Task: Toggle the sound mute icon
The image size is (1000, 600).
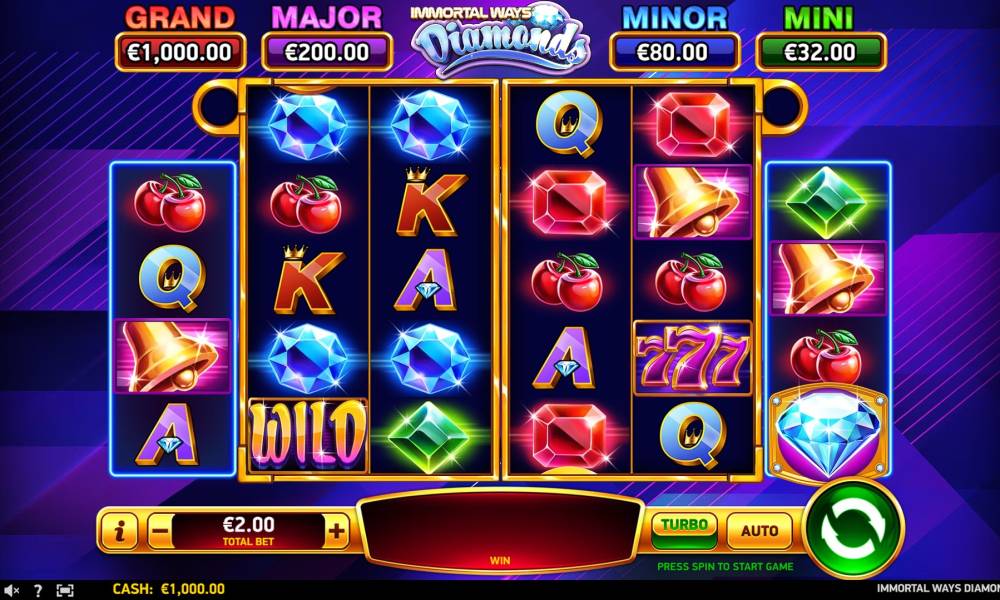Action: [12, 590]
